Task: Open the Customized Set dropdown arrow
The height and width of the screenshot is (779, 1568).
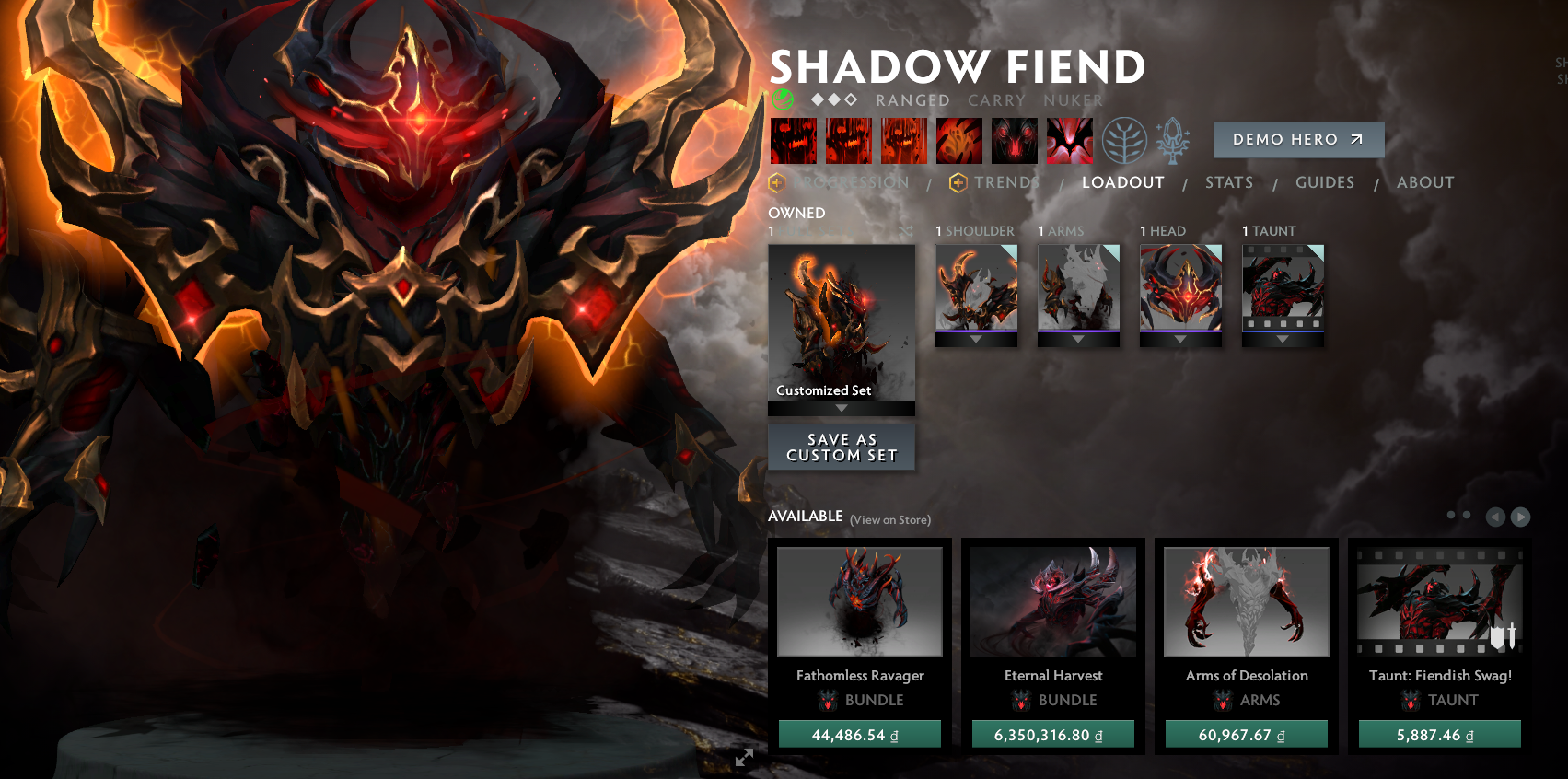Action: point(841,406)
